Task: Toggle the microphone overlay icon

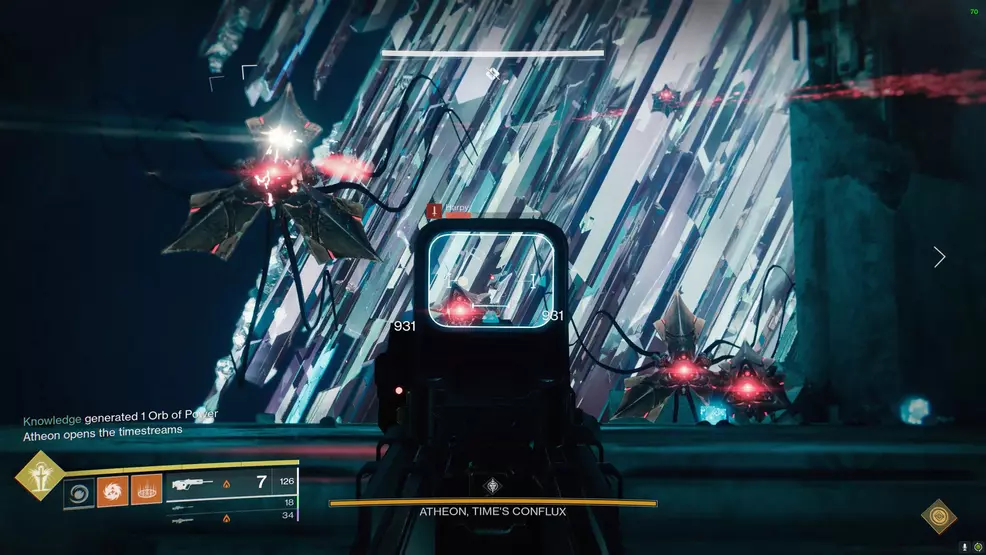Action: 964,546
